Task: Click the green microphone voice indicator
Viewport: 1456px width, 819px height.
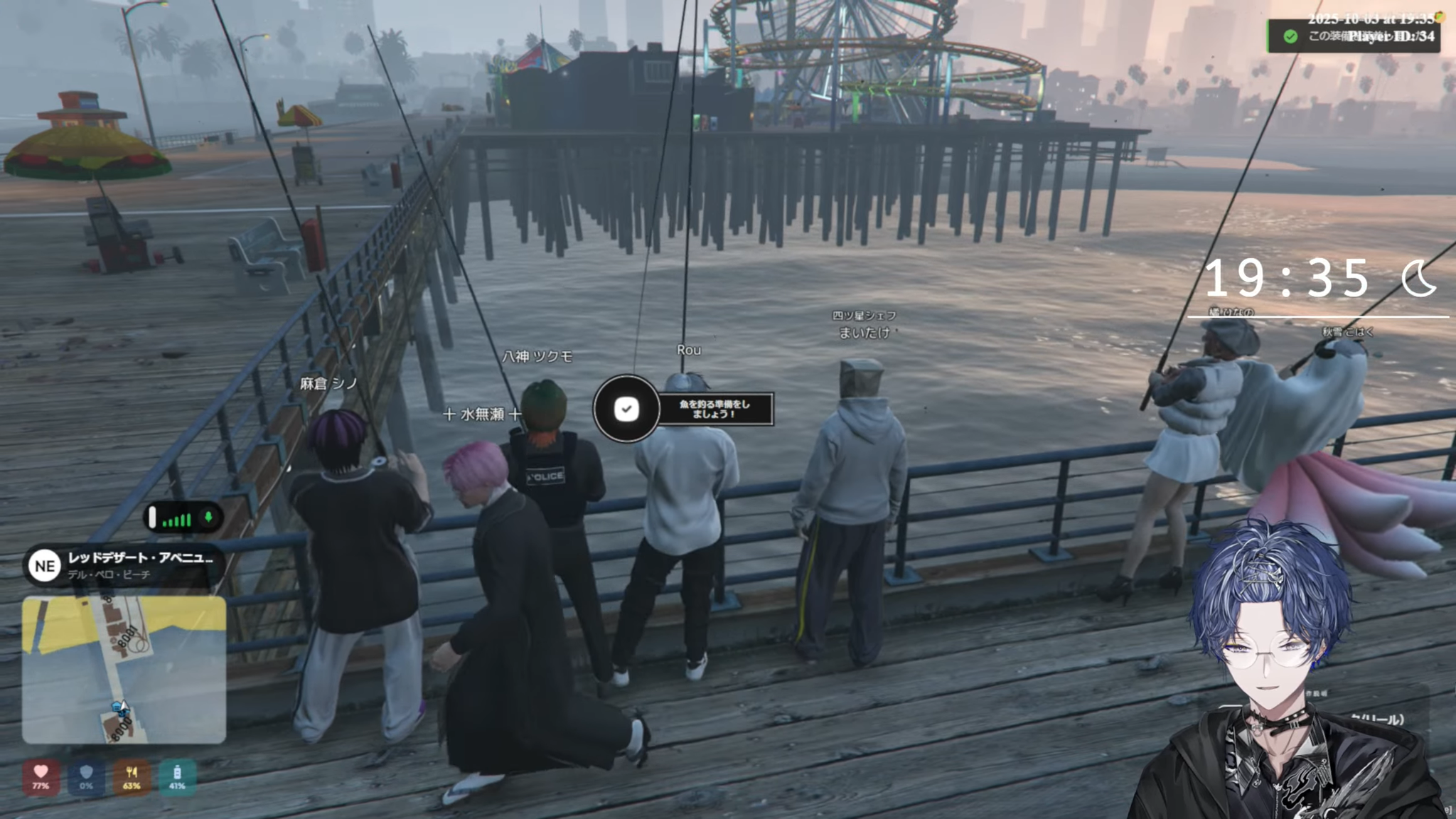Action: click(x=208, y=518)
